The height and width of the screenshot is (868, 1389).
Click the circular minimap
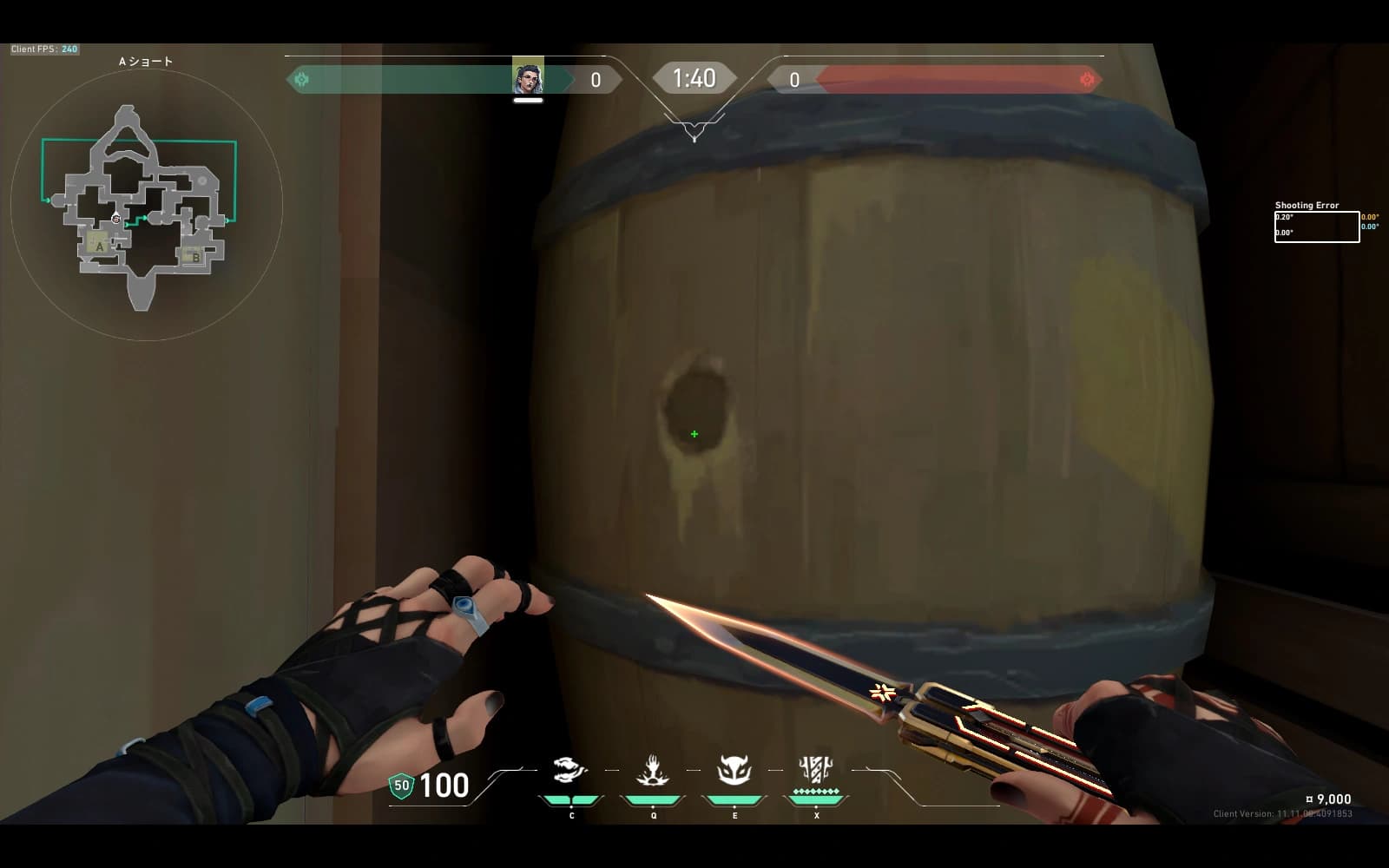point(146,206)
